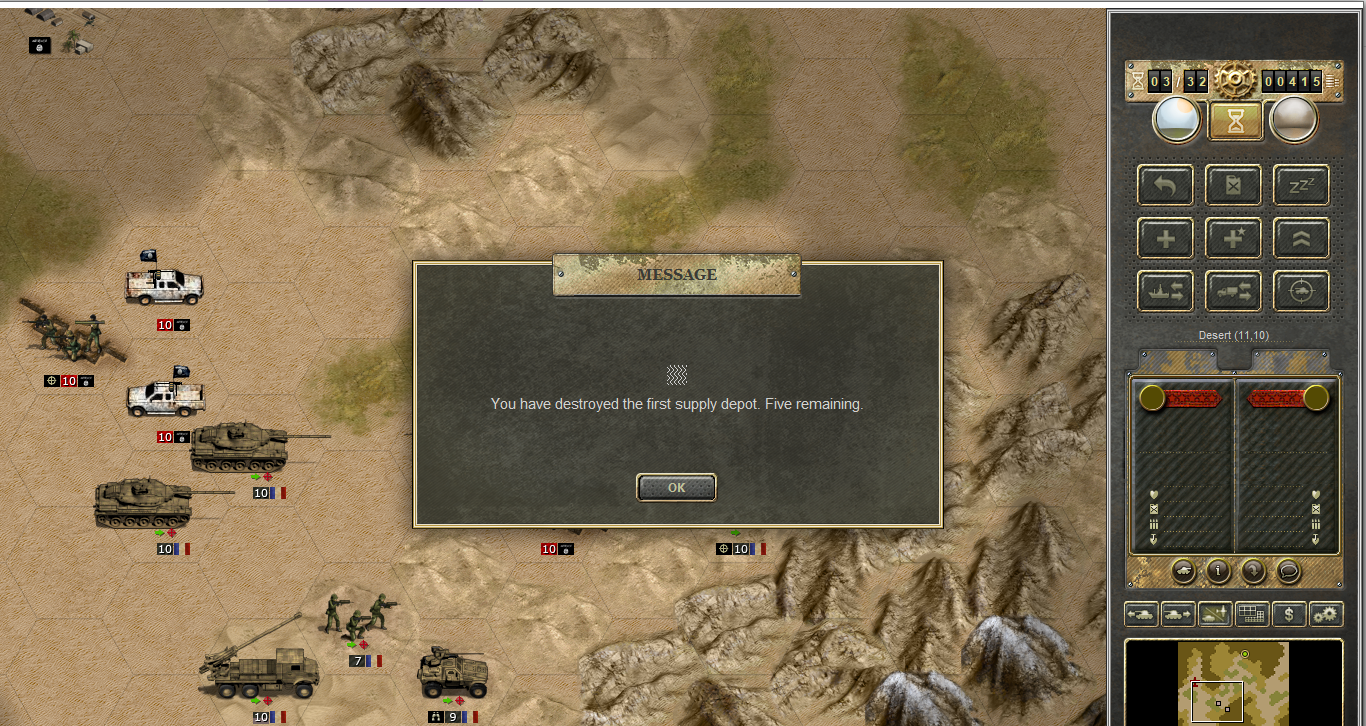This screenshot has height=726, width=1366.
Task: Click the crossed-out fuel canister button
Action: [1233, 185]
